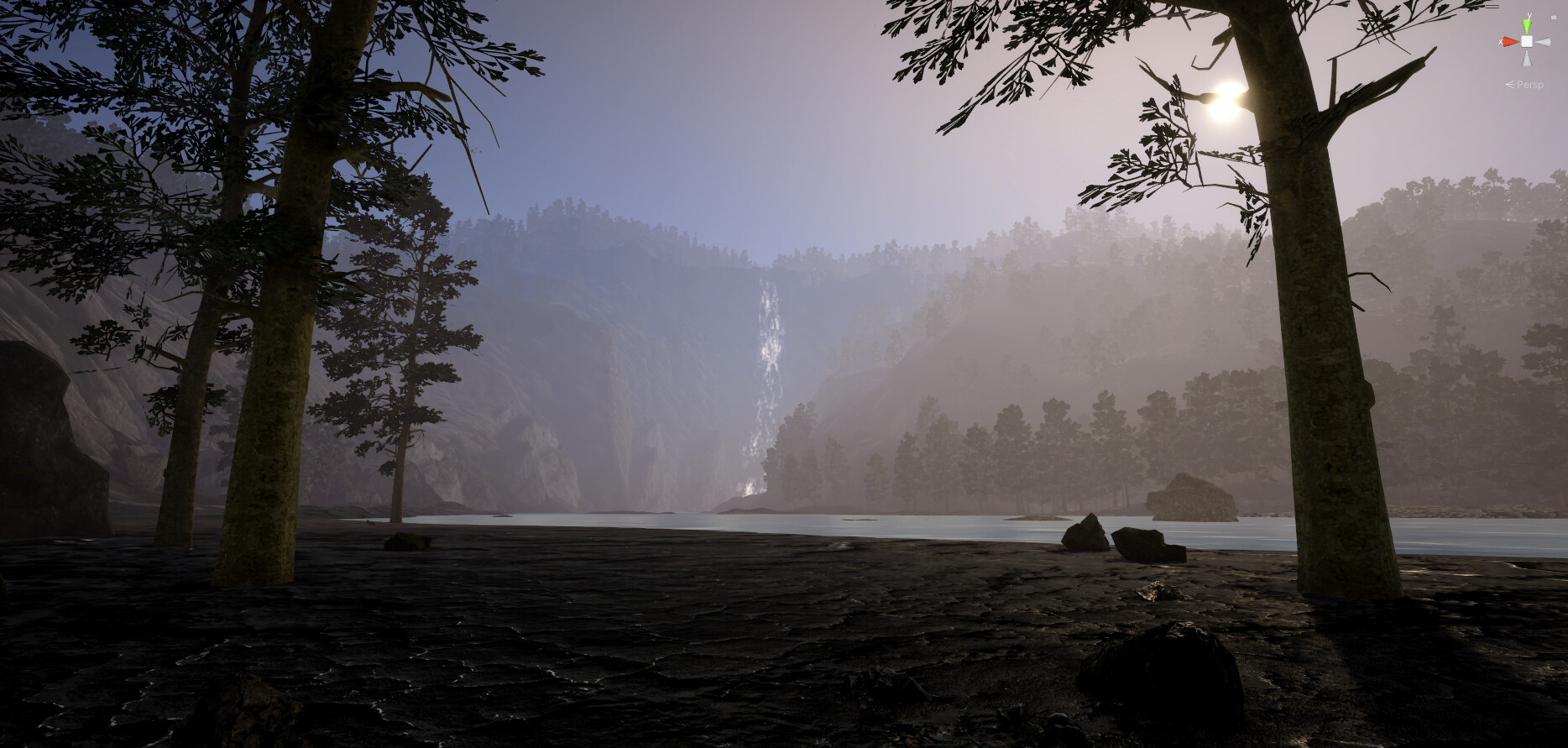Click the y axis label above the scene gizmo
The width and height of the screenshot is (1568, 748).
tap(1529, 14)
